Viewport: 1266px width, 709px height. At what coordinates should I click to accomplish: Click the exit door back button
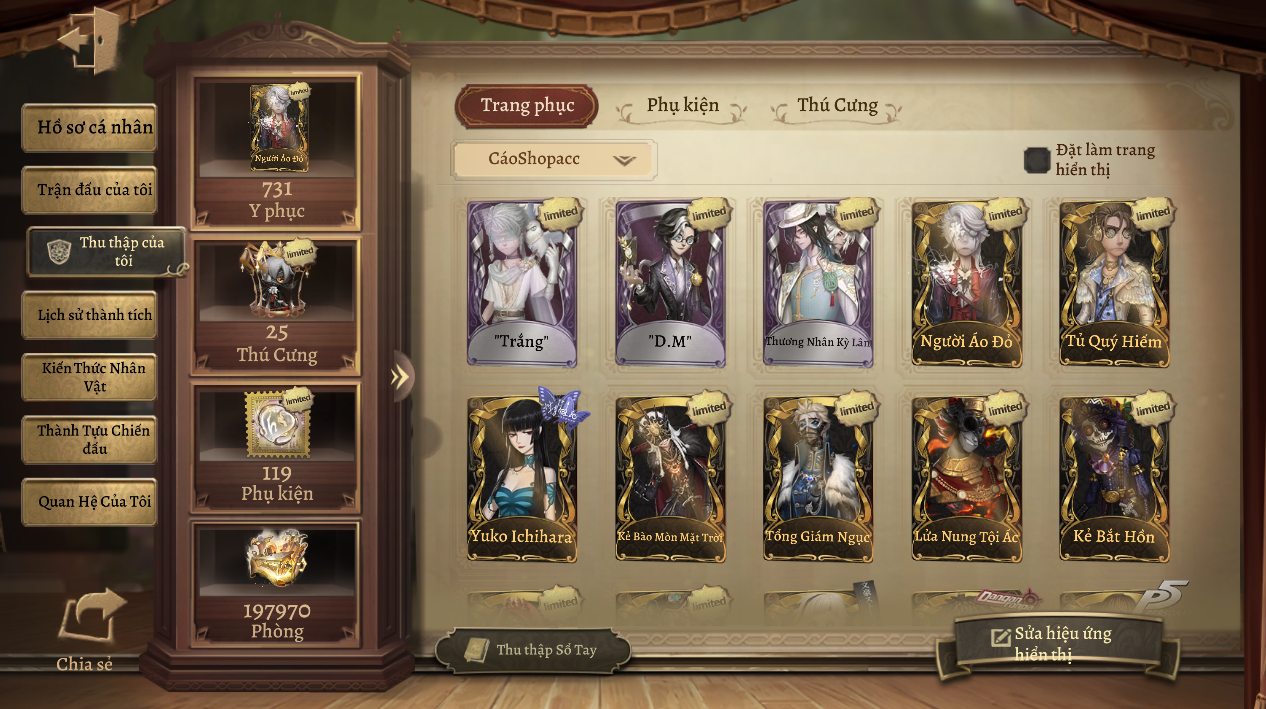click(x=88, y=40)
